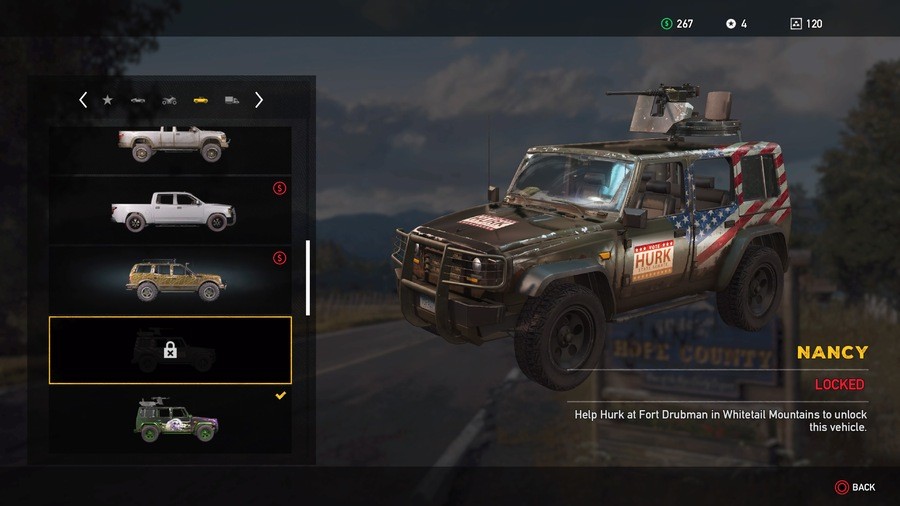Image resolution: width=900 pixels, height=506 pixels.
Task: Click the vehicle list scrollbar
Action: coord(308,277)
